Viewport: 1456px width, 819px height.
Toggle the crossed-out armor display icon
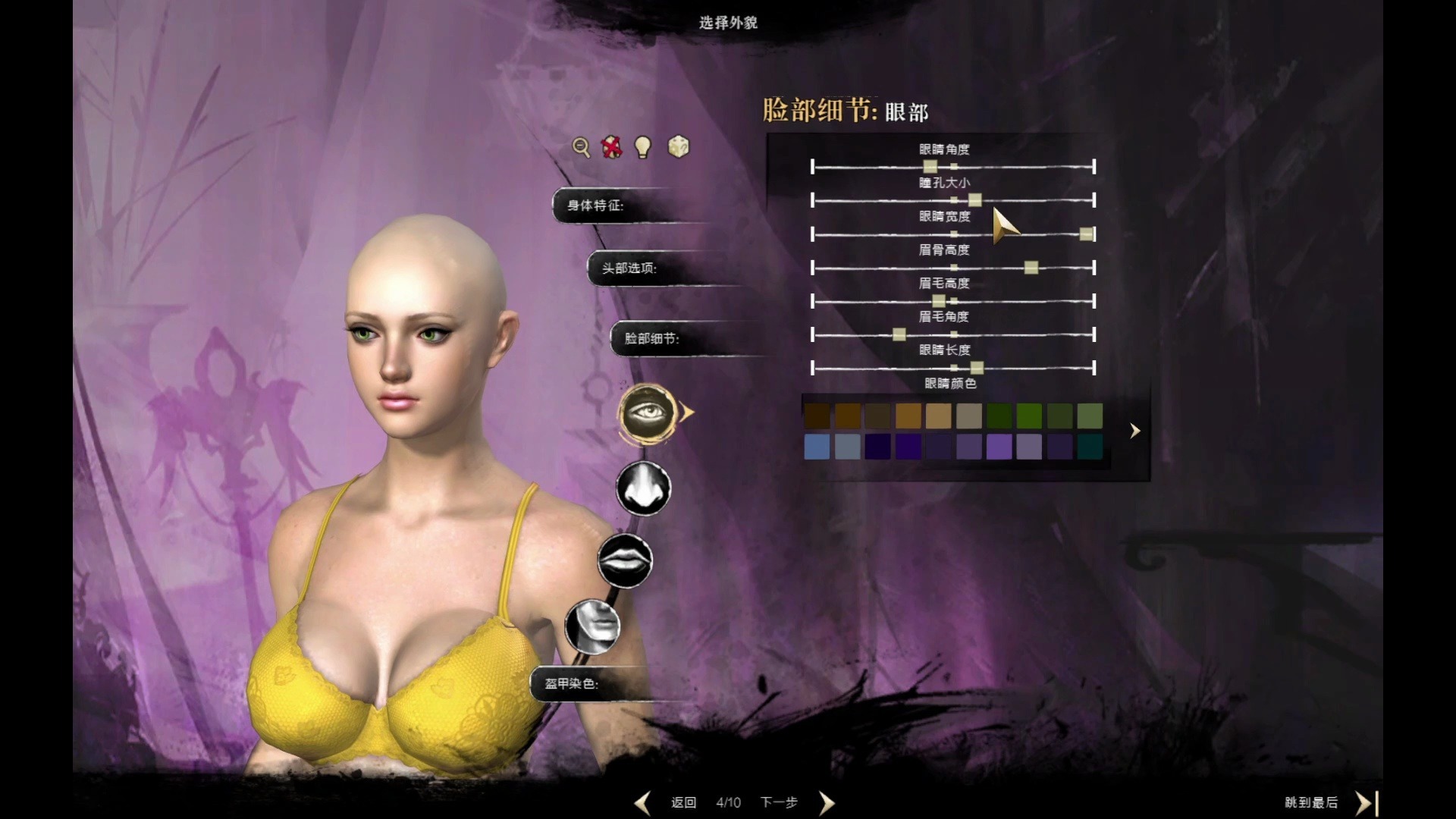(612, 146)
